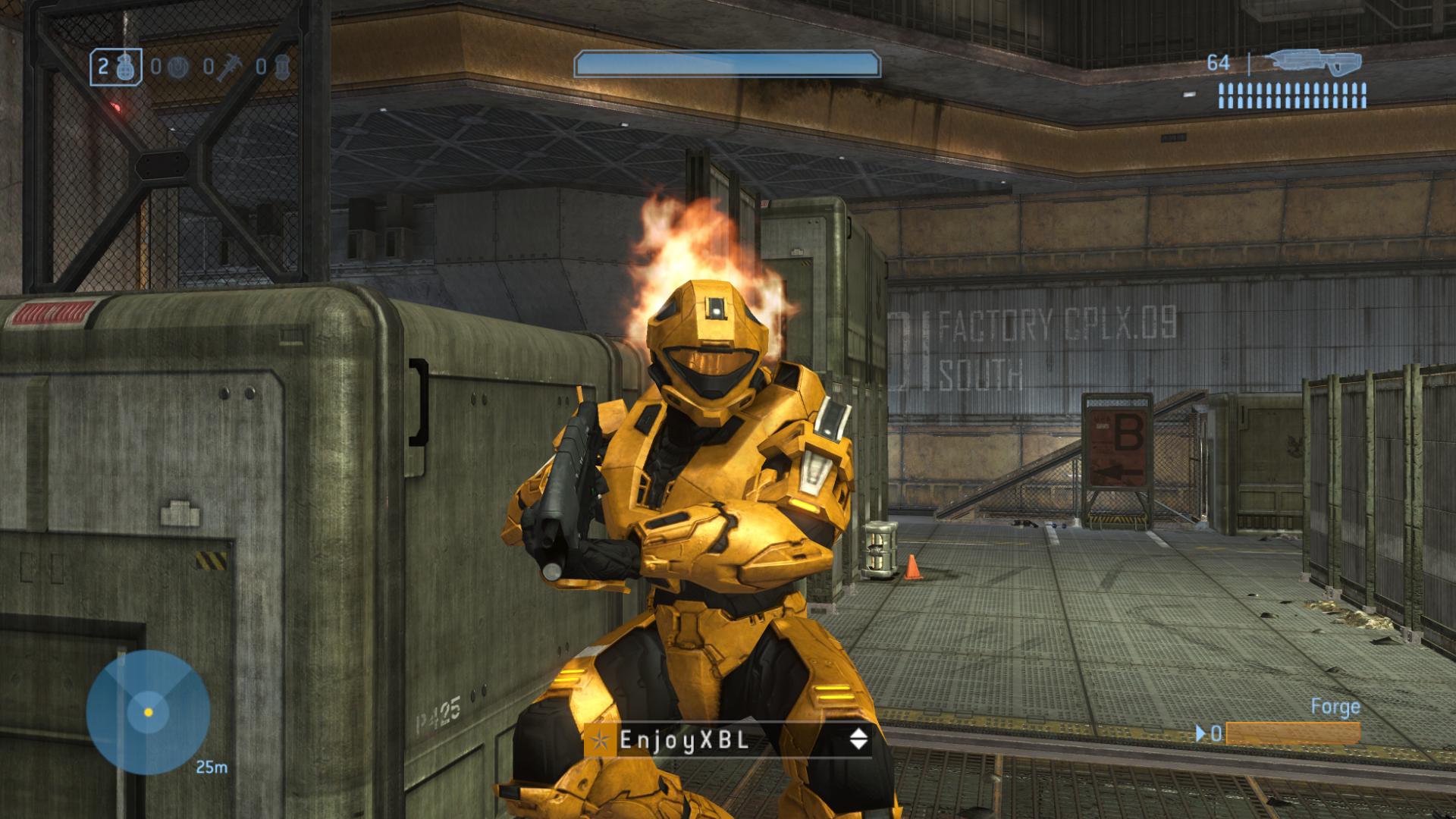Select the firebomb grenade icon
1456x819 pixels.
pos(282,67)
